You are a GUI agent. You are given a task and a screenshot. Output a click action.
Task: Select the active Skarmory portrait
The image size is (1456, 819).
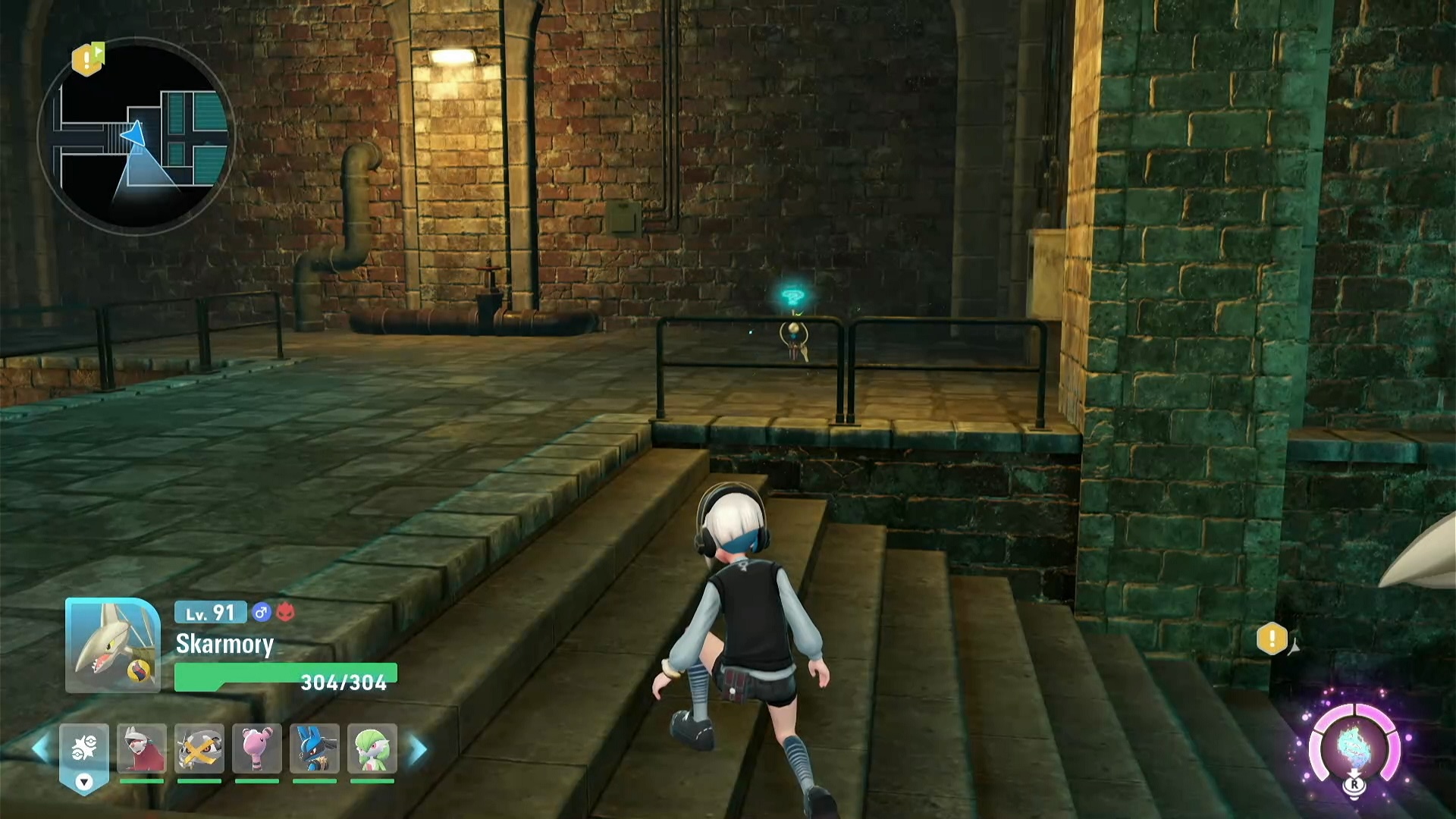pyautogui.click(x=113, y=645)
